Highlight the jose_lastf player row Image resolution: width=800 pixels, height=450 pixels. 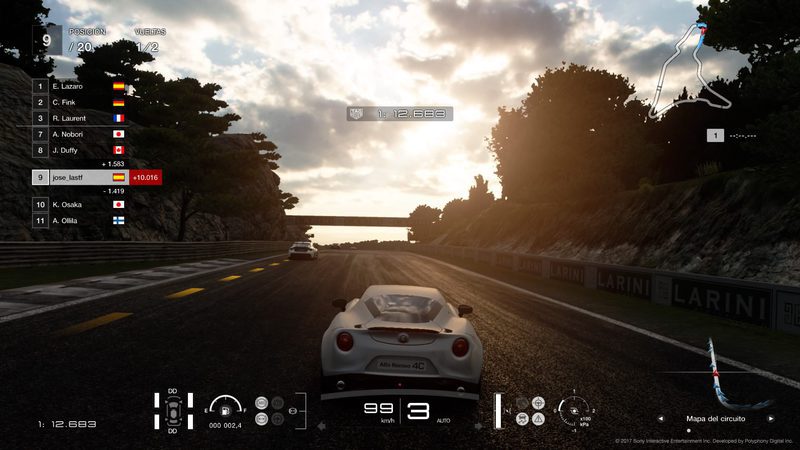pyautogui.click(x=80, y=177)
